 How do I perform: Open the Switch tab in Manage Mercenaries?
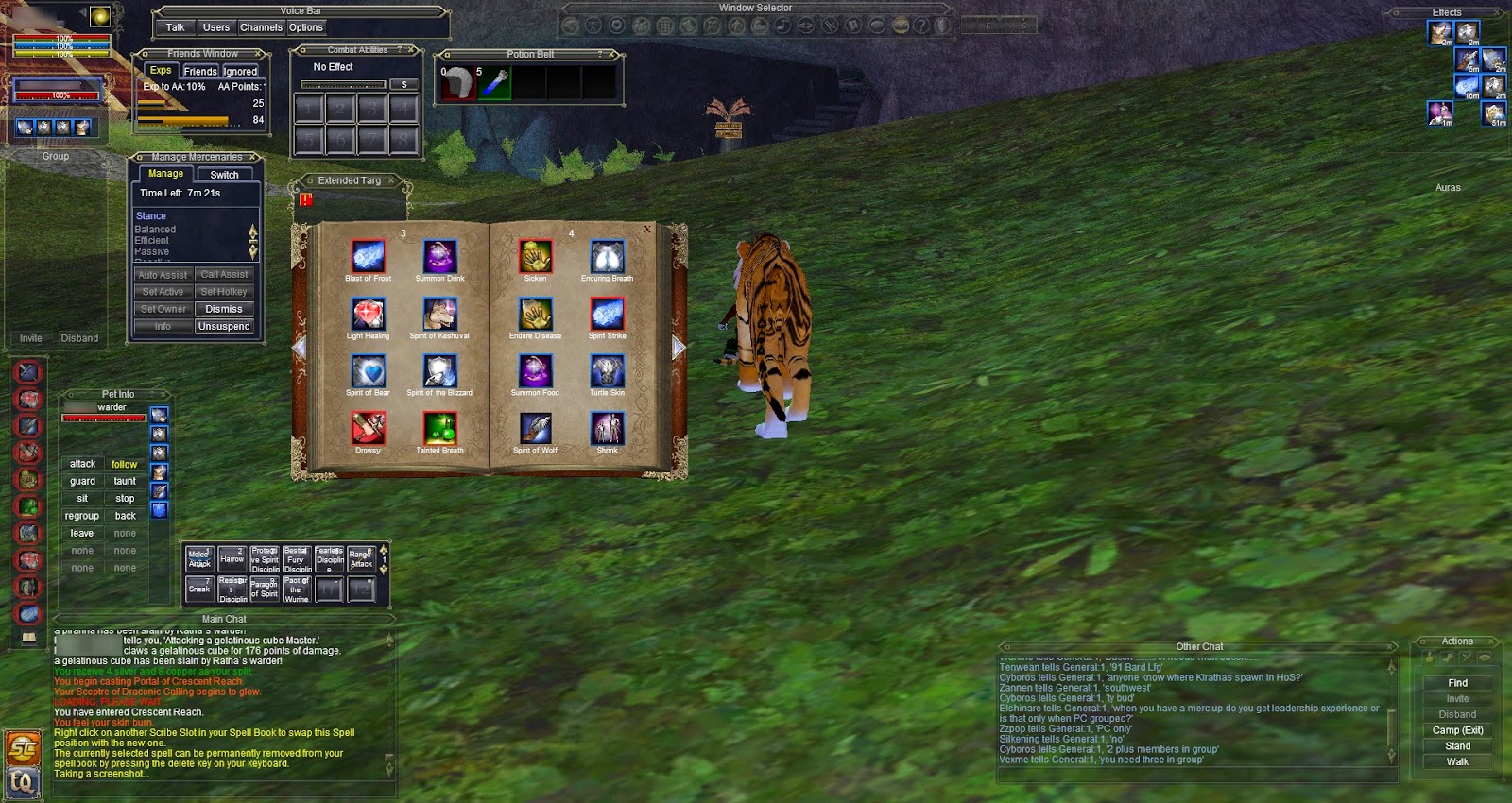coord(225,174)
